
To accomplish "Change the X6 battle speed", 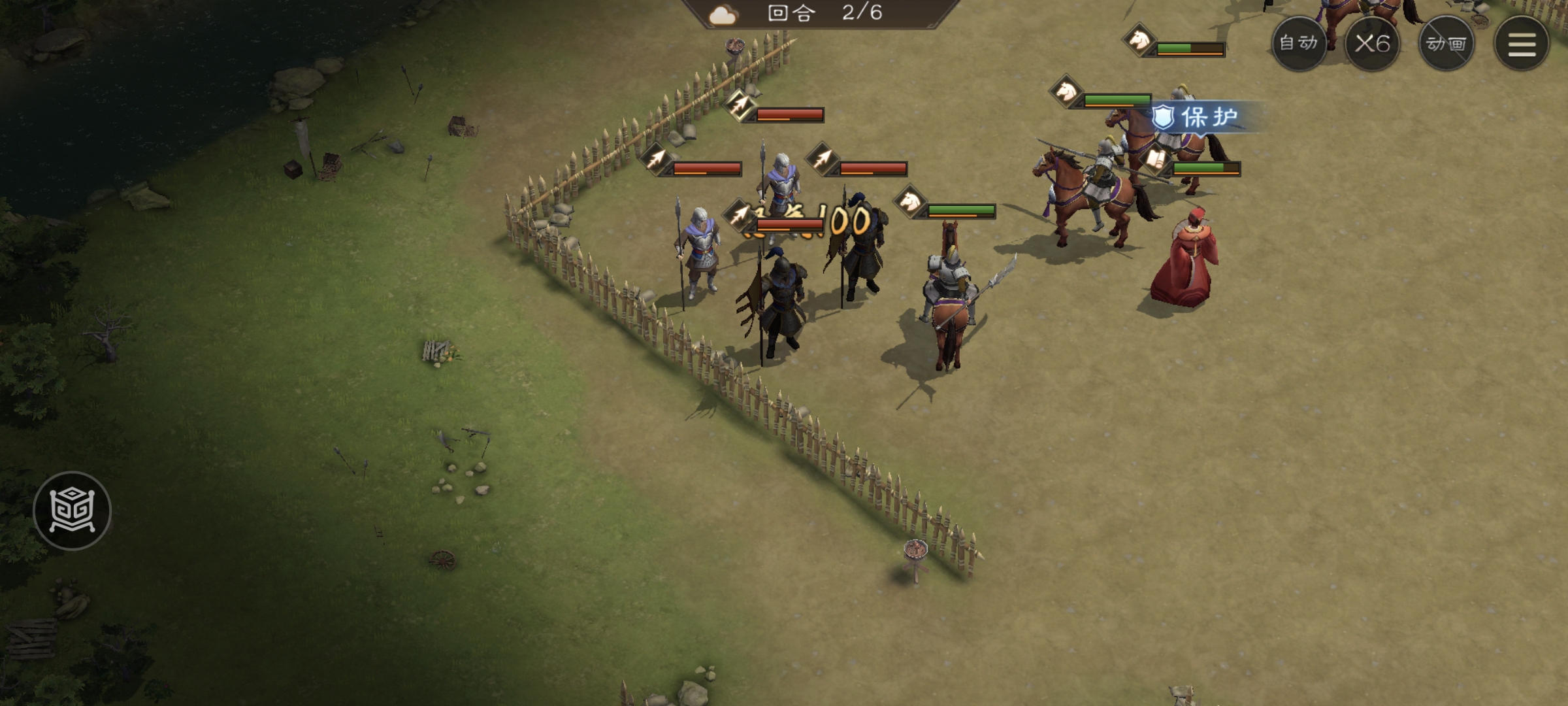I will point(1372,44).
